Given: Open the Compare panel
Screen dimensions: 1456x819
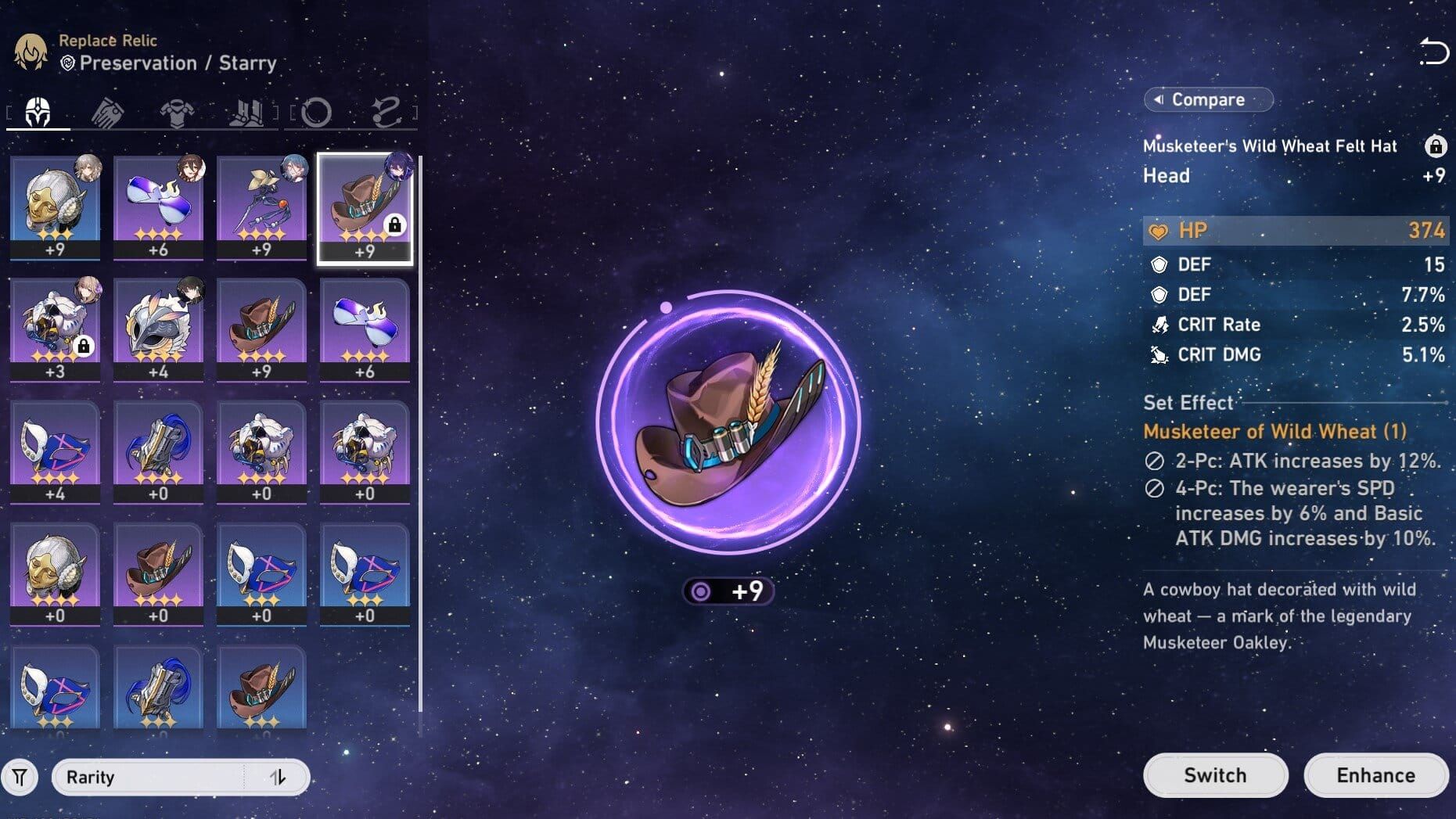Looking at the screenshot, I should click(x=1208, y=99).
